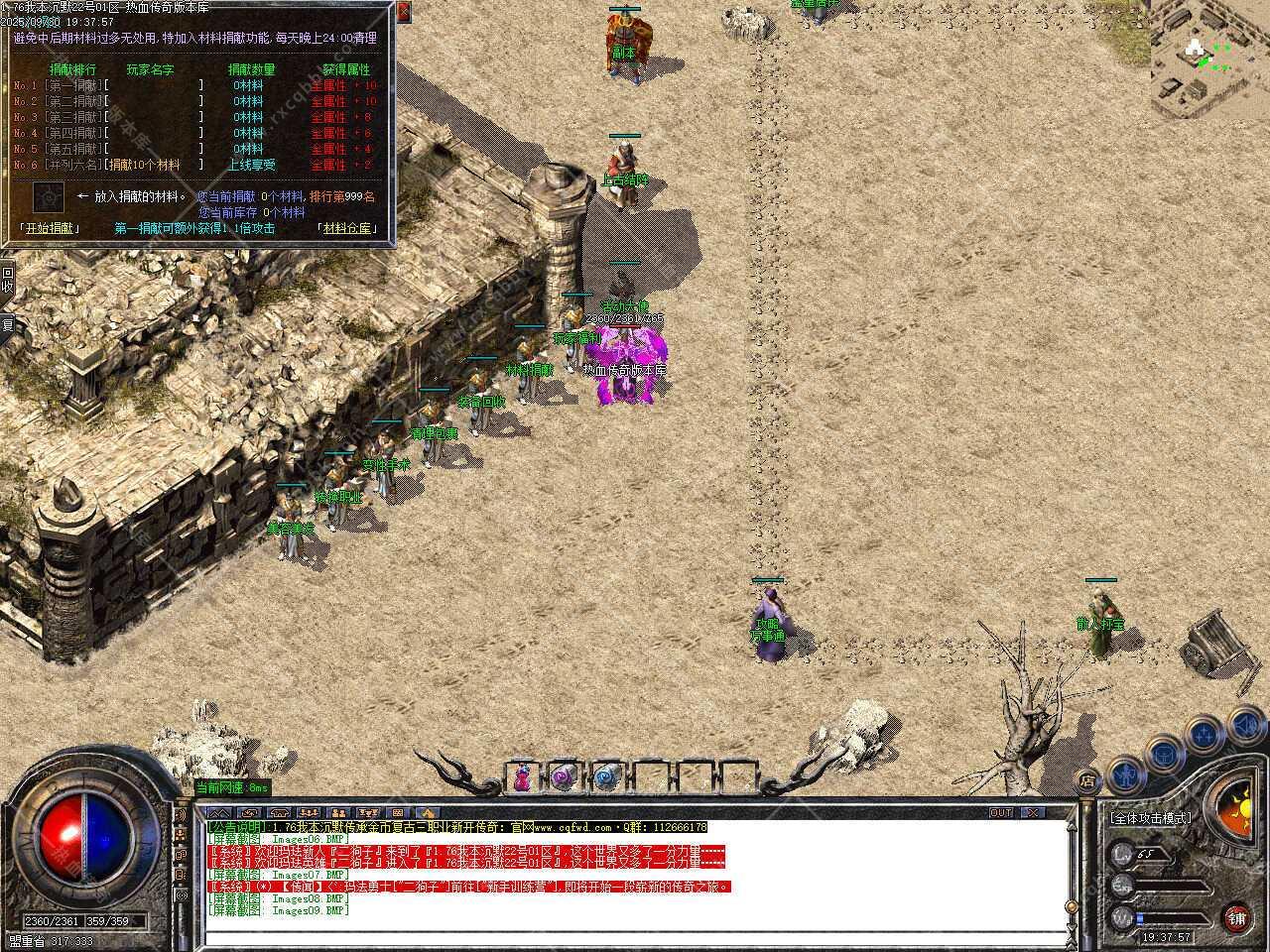The image size is (1270, 952).
Task: Open the bag inventory round button
Action: [1165, 754]
